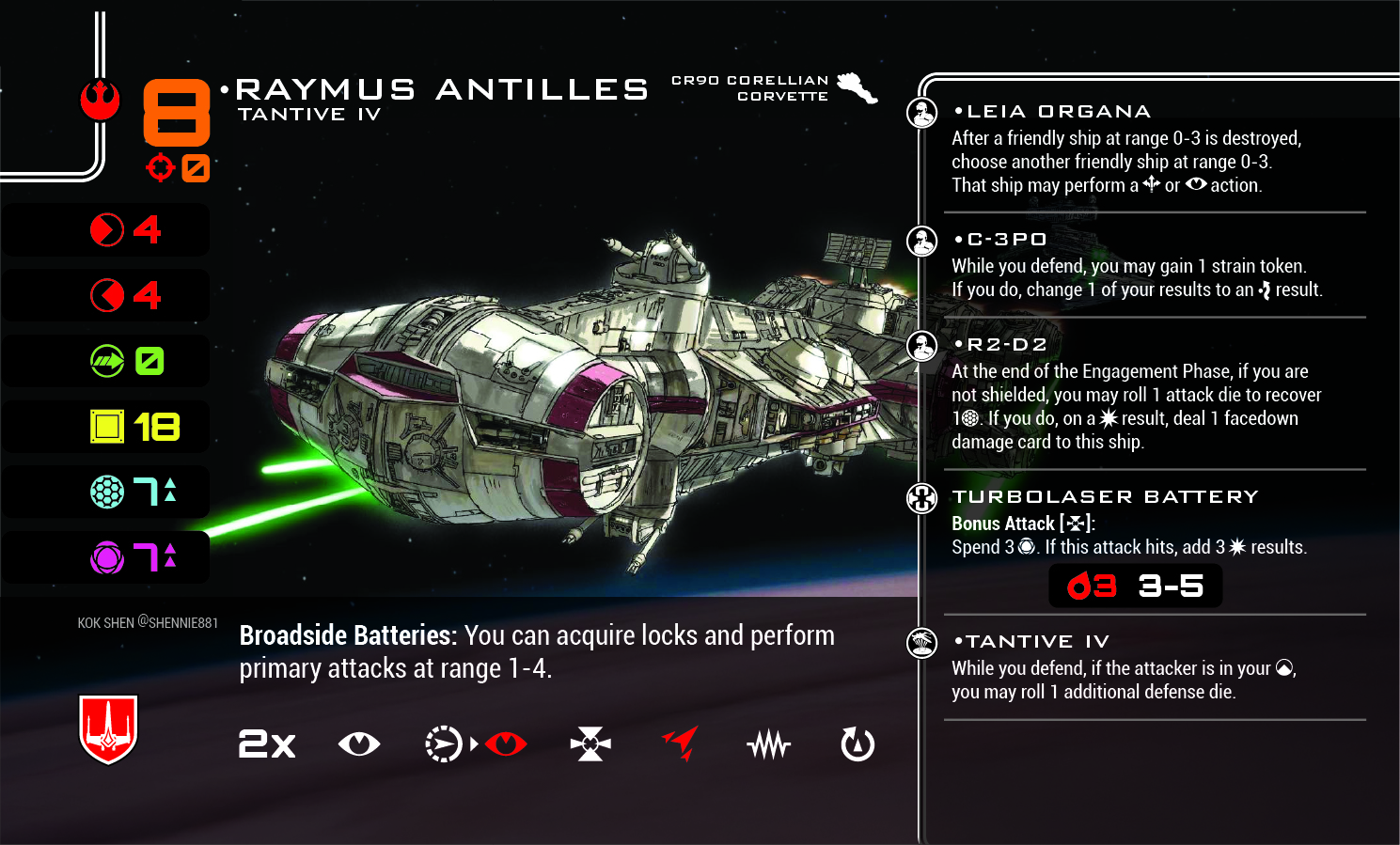The image size is (1400, 845).
Task: Click the red shield ship badge
Action: (108, 729)
